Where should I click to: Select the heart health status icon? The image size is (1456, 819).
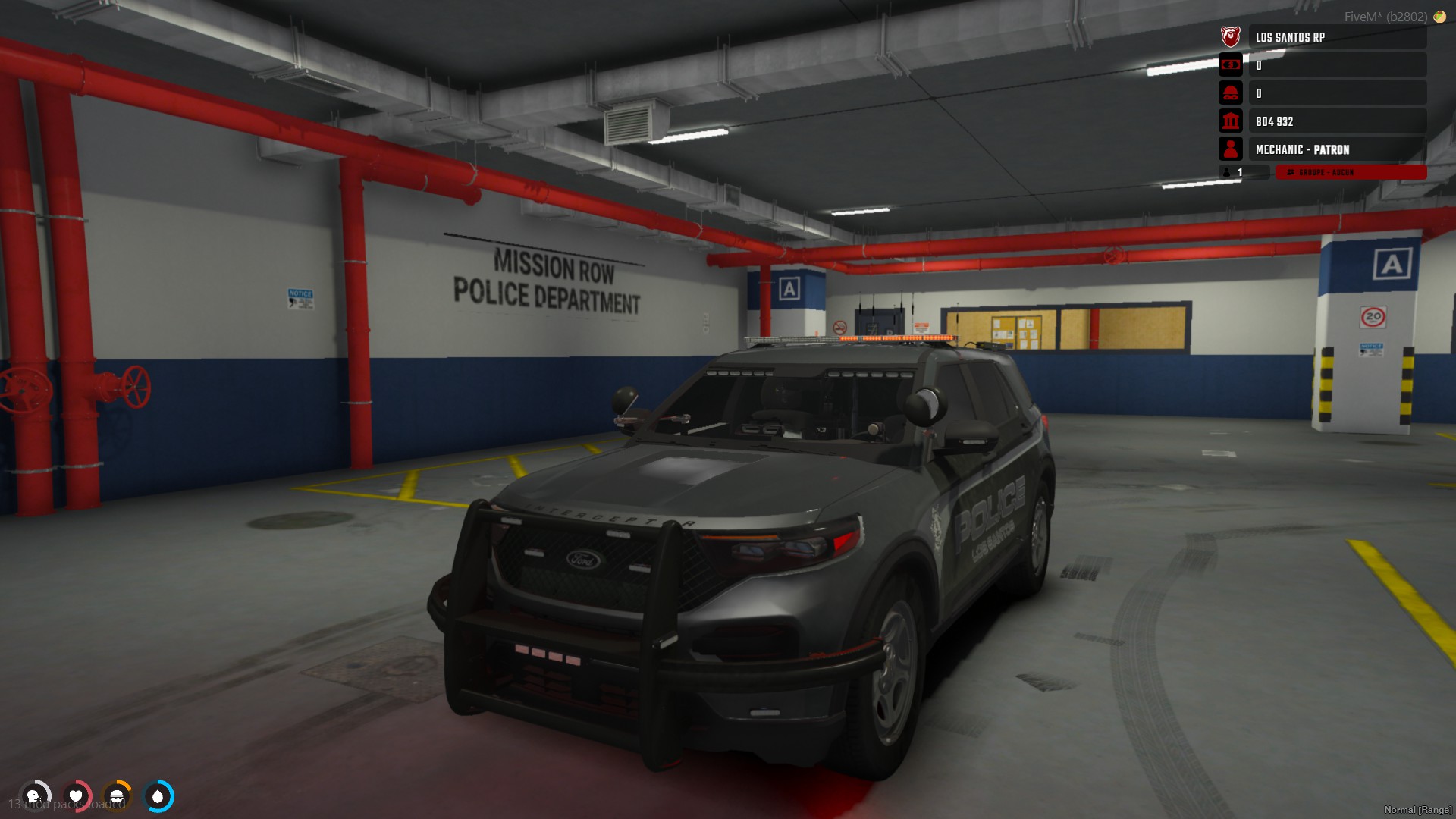pos(76,796)
